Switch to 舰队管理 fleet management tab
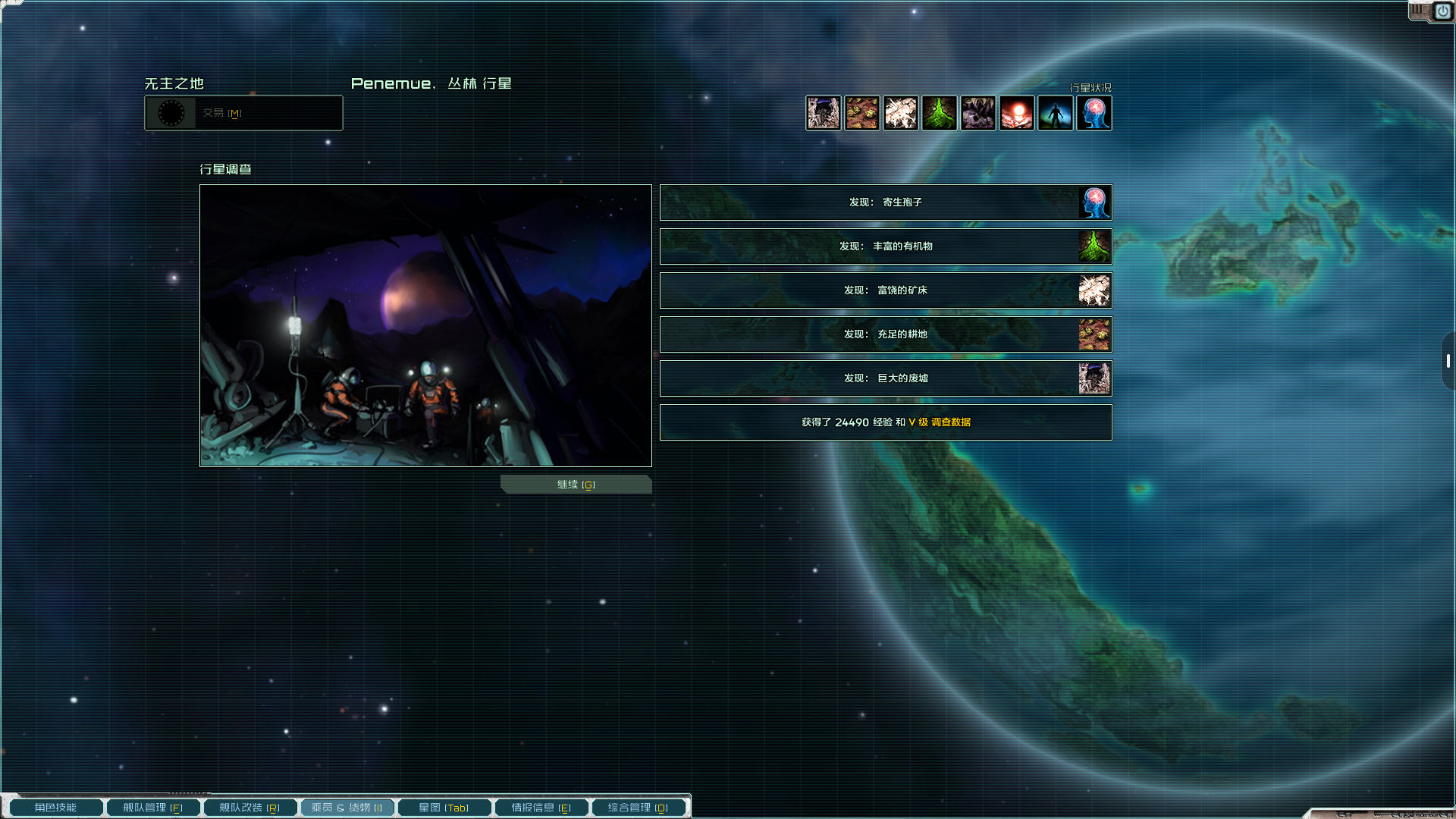This screenshot has height=819, width=1456. tap(153, 808)
